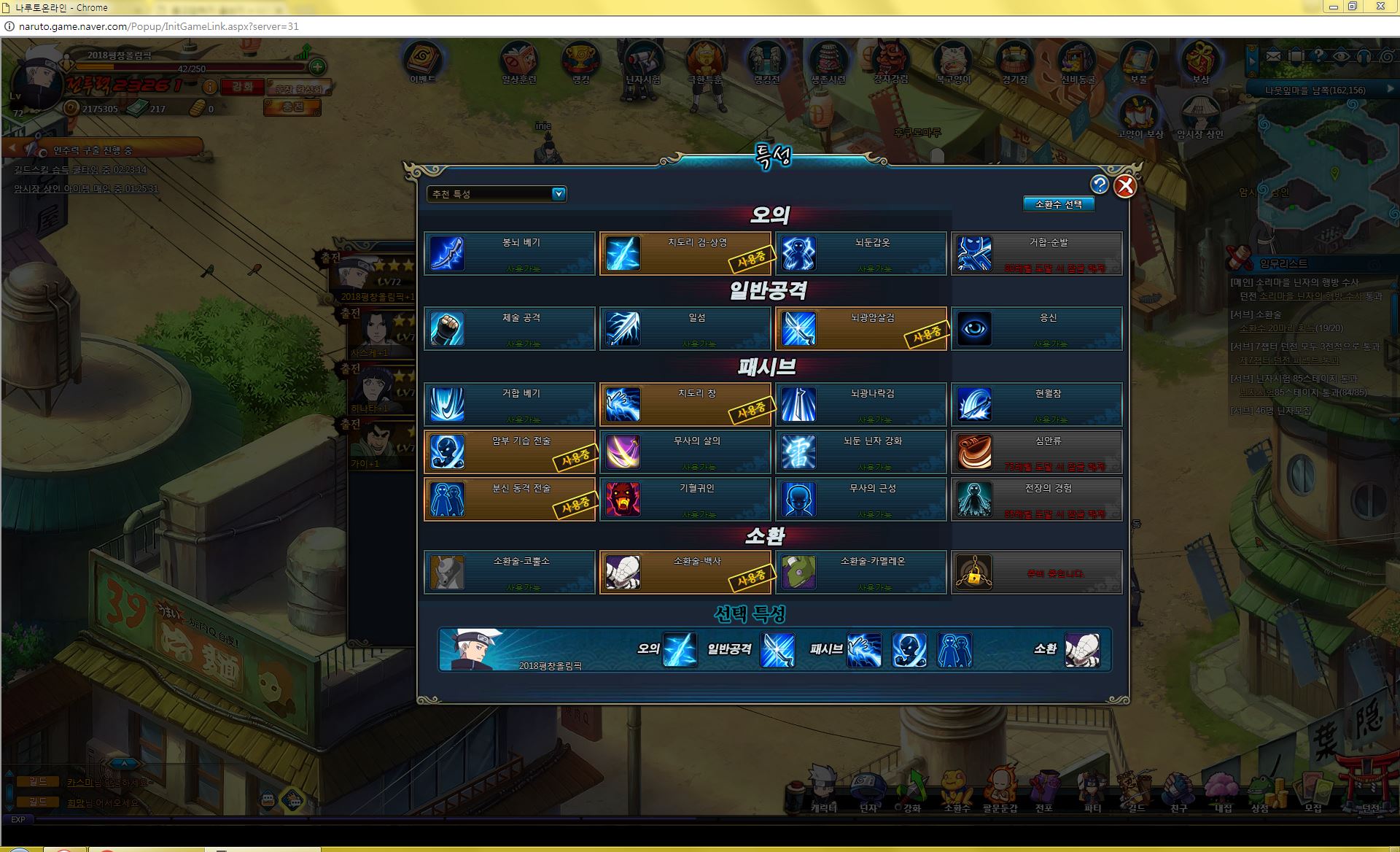Open the 상점 shop icon
1400x852 pixels.
click(x=1259, y=791)
